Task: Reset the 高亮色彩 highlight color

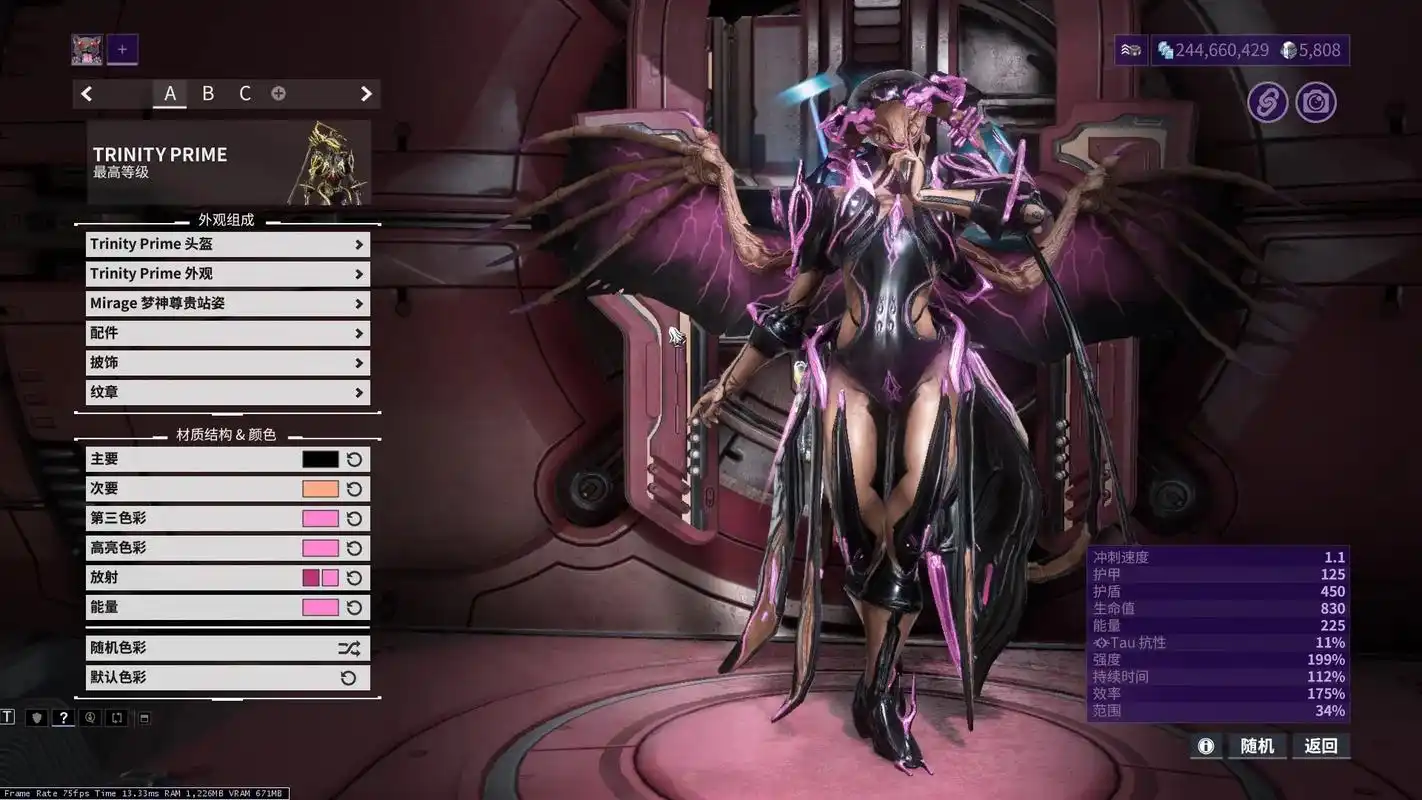Action: pos(355,547)
